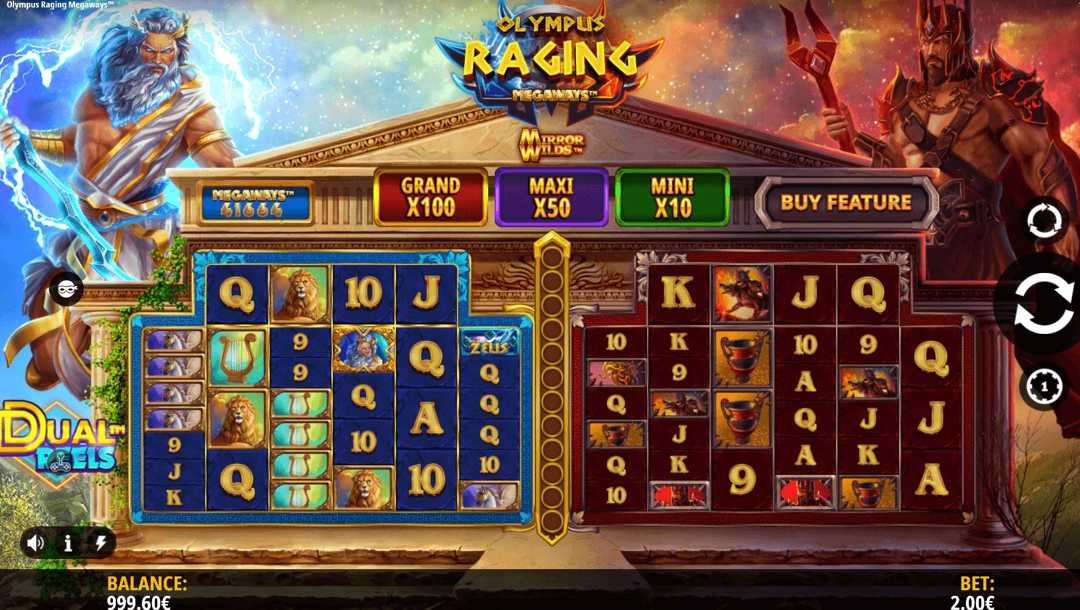Toggle turbo mode with the lightning bolt icon
Screen dimensions: 1080x610
click(100, 543)
